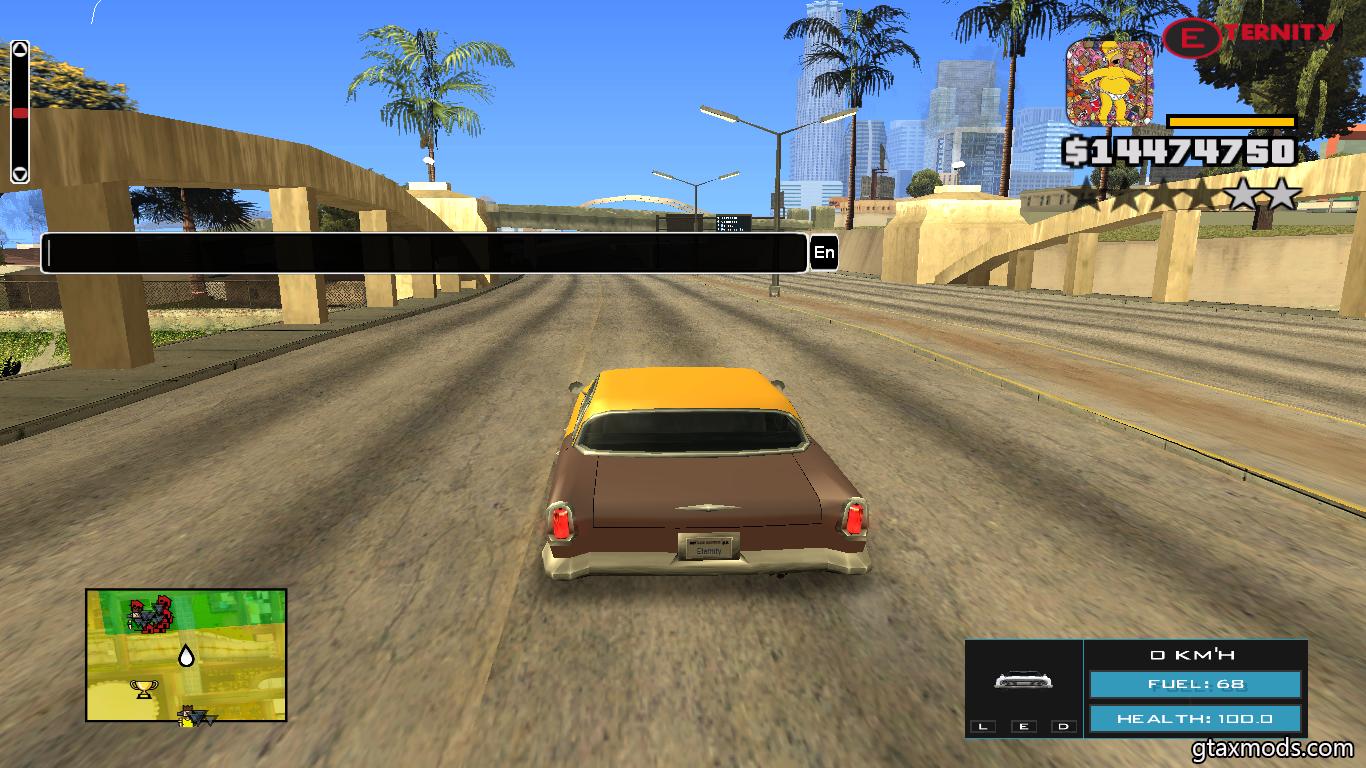Open the minimap radar

186,655
